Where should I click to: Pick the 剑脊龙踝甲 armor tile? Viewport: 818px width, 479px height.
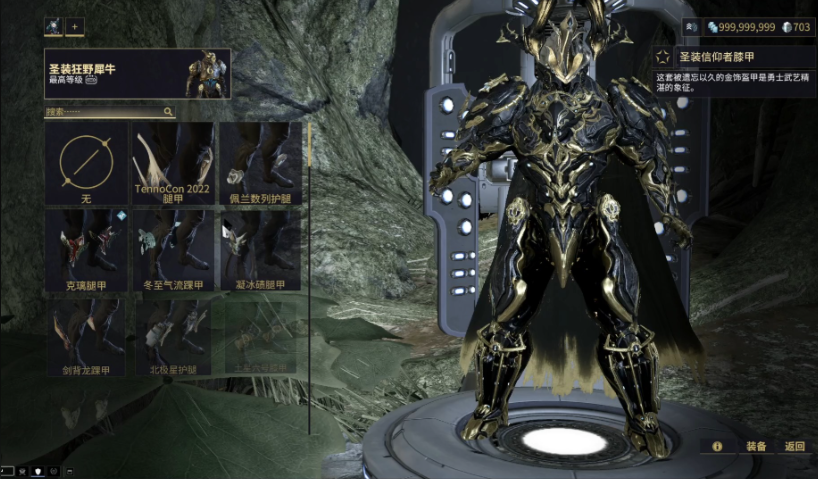click(86, 336)
